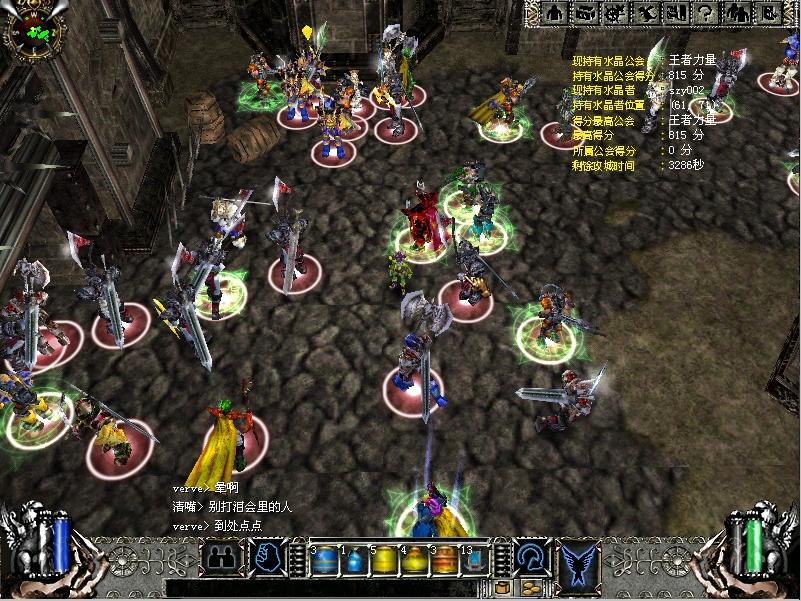
Task: Use the hotbar item with count 13
Action: (x=473, y=560)
